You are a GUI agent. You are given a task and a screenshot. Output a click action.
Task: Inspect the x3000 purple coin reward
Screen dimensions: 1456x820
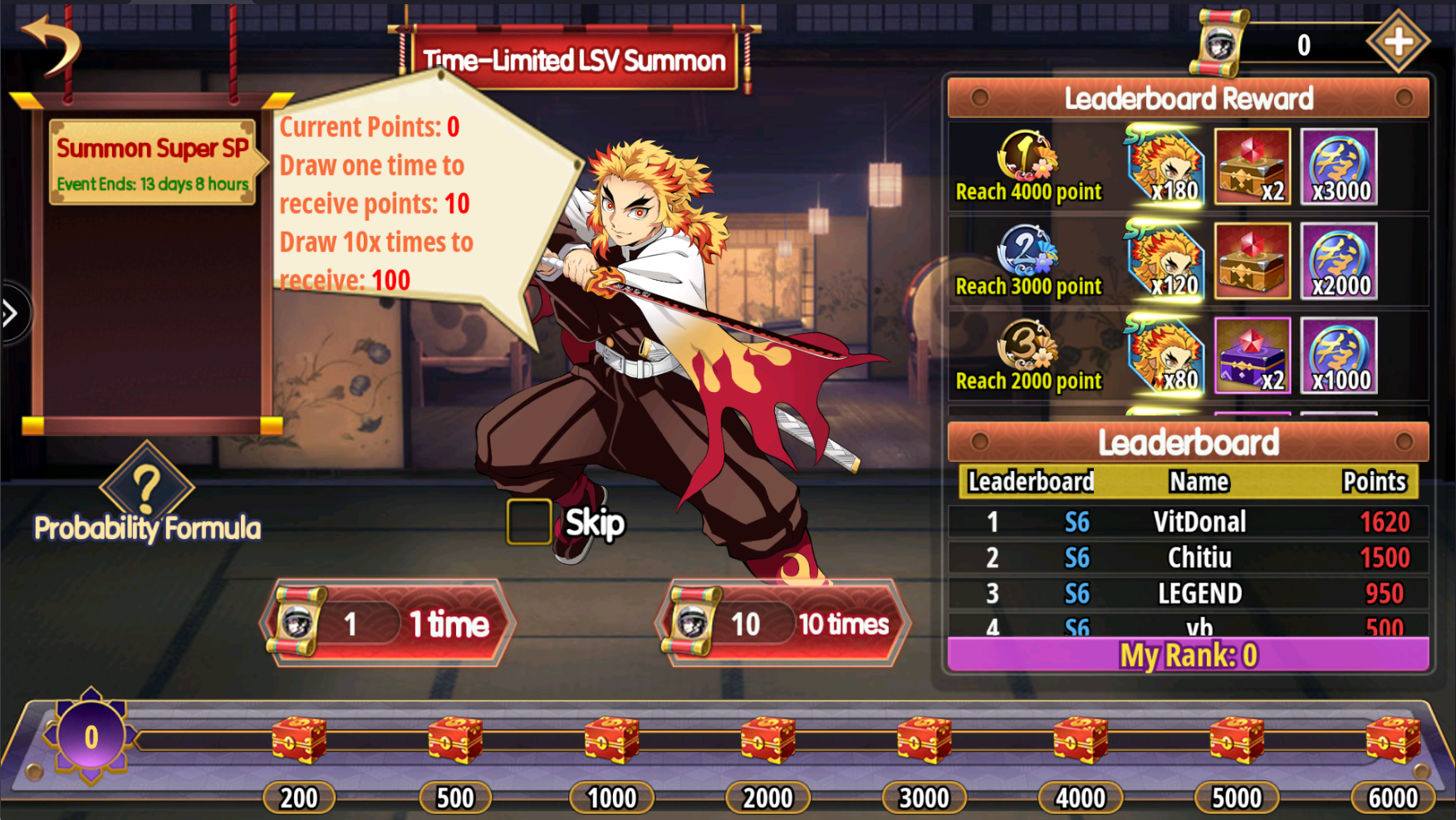1339,167
